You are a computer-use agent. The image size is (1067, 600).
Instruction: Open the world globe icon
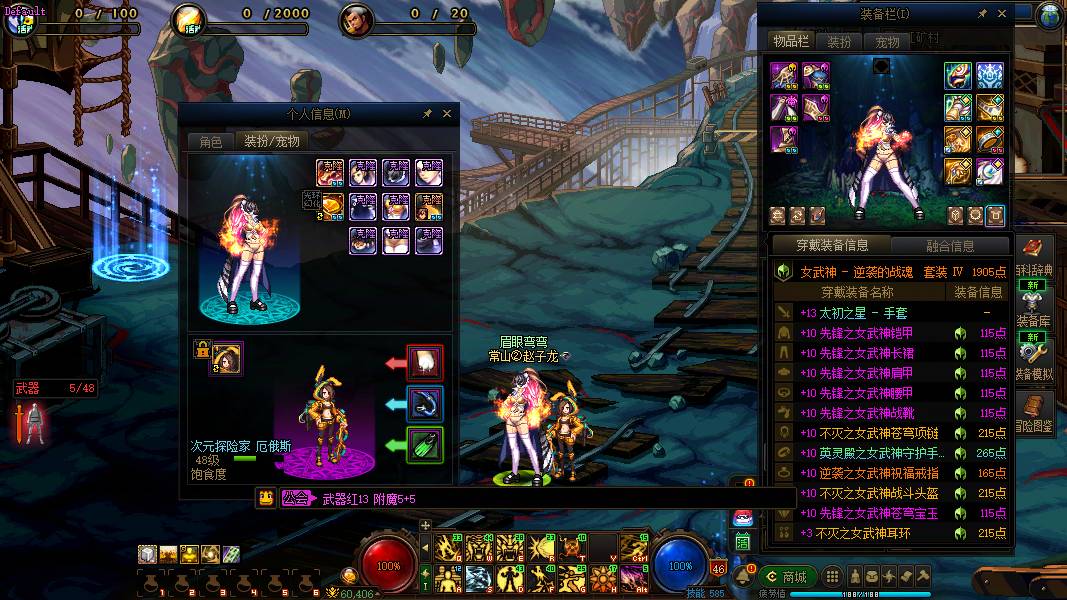click(1051, 15)
